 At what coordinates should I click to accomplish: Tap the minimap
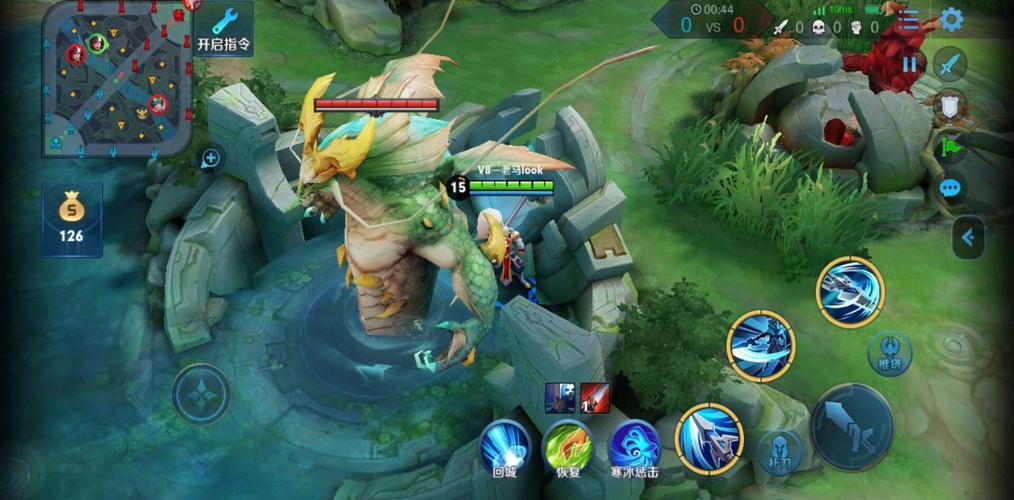116,77
